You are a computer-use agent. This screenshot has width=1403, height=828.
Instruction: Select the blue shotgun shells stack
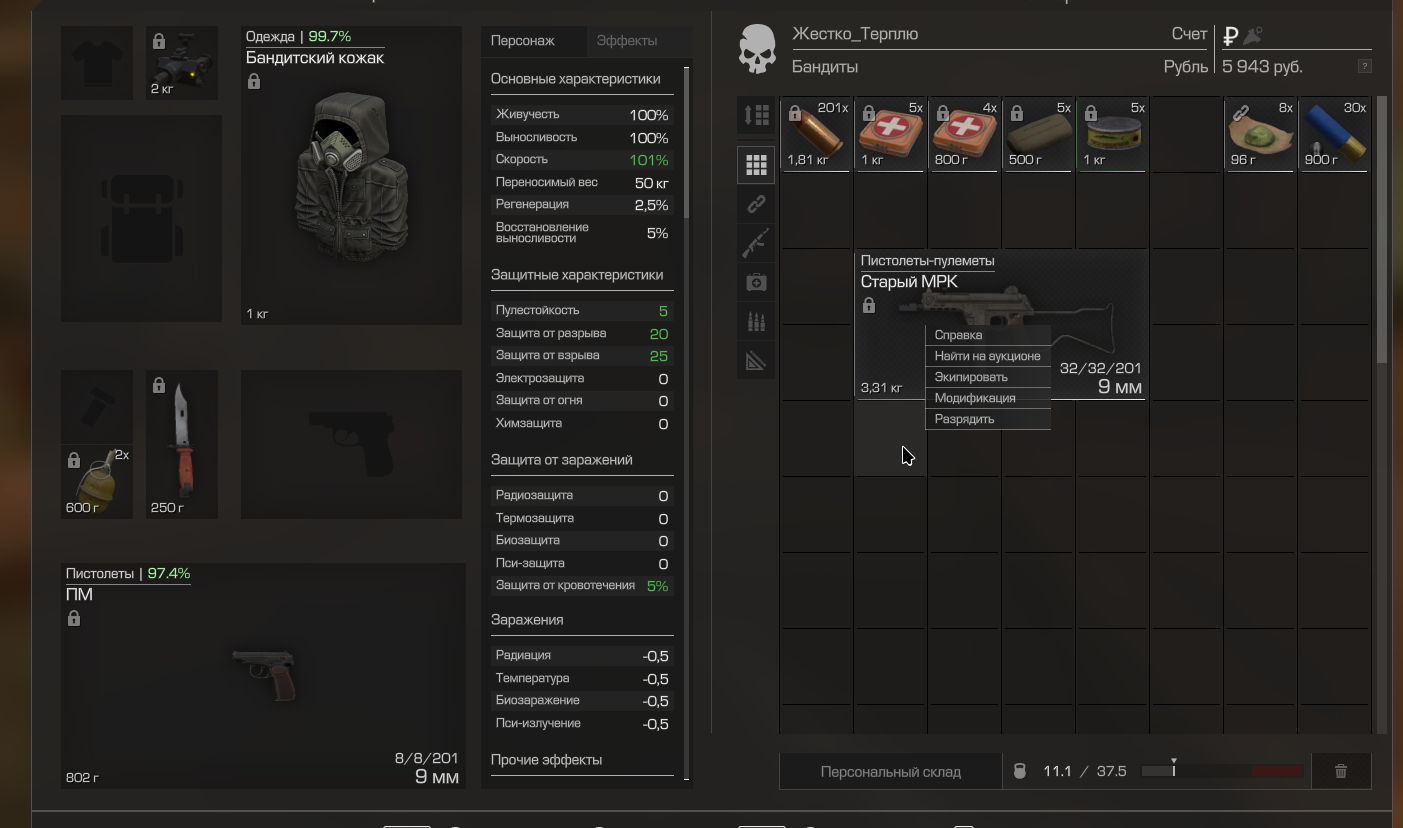pyautogui.click(x=1335, y=134)
